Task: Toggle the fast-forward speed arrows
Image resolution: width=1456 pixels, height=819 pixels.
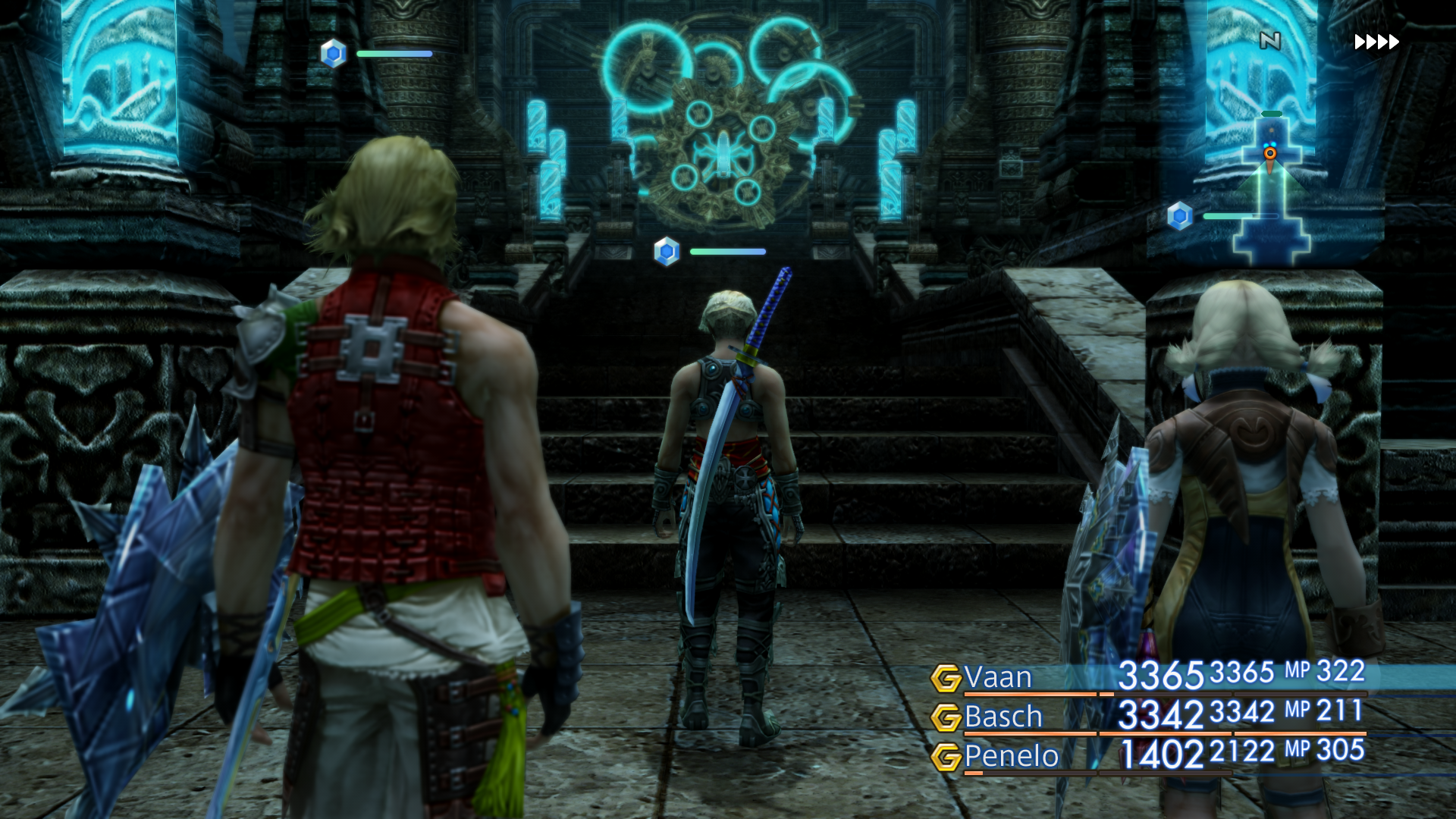Action: coord(1376,42)
